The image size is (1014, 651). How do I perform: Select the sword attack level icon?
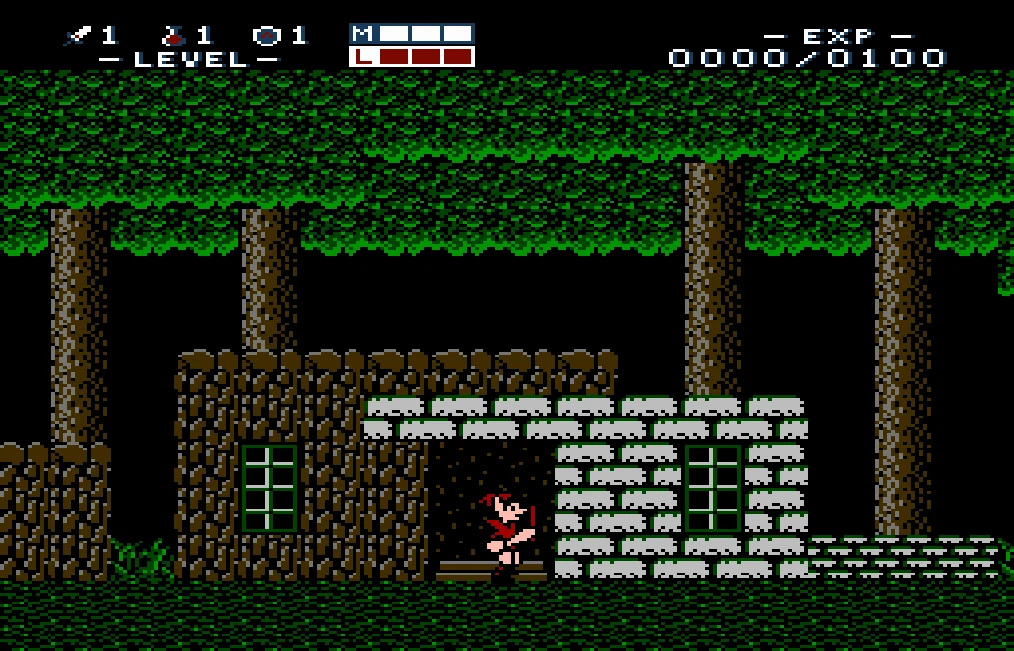[x=77, y=36]
